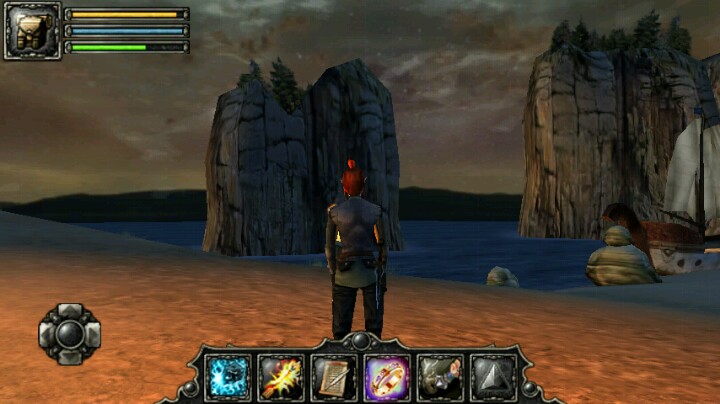The image size is (720, 404).
Task: Open the scroll and quill journal
Action: click(334, 378)
